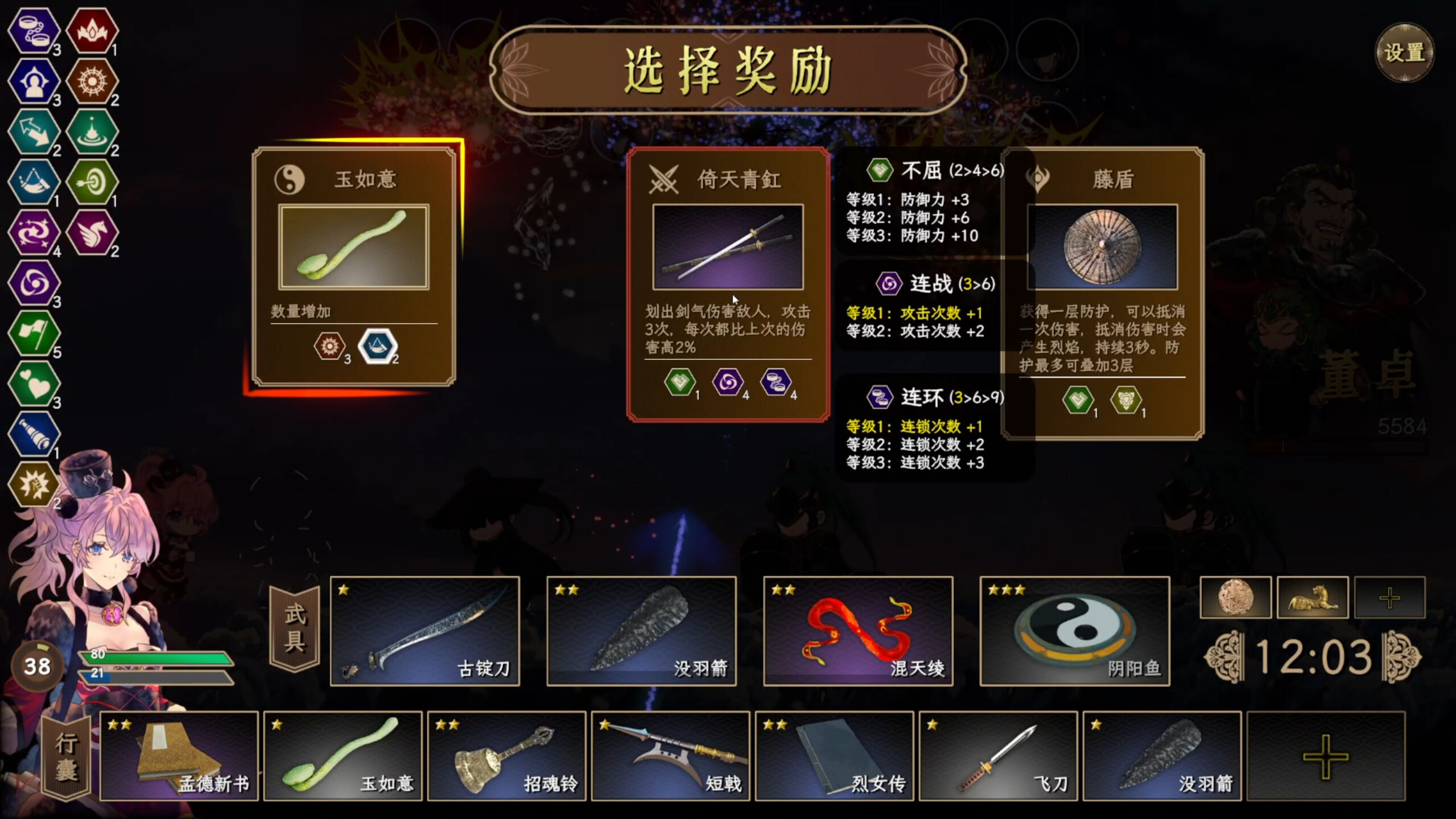The image size is (1456, 819).
Task: Select the 藤盾 shield reward card
Action: pyautogui.click(x=1104, y=245)
